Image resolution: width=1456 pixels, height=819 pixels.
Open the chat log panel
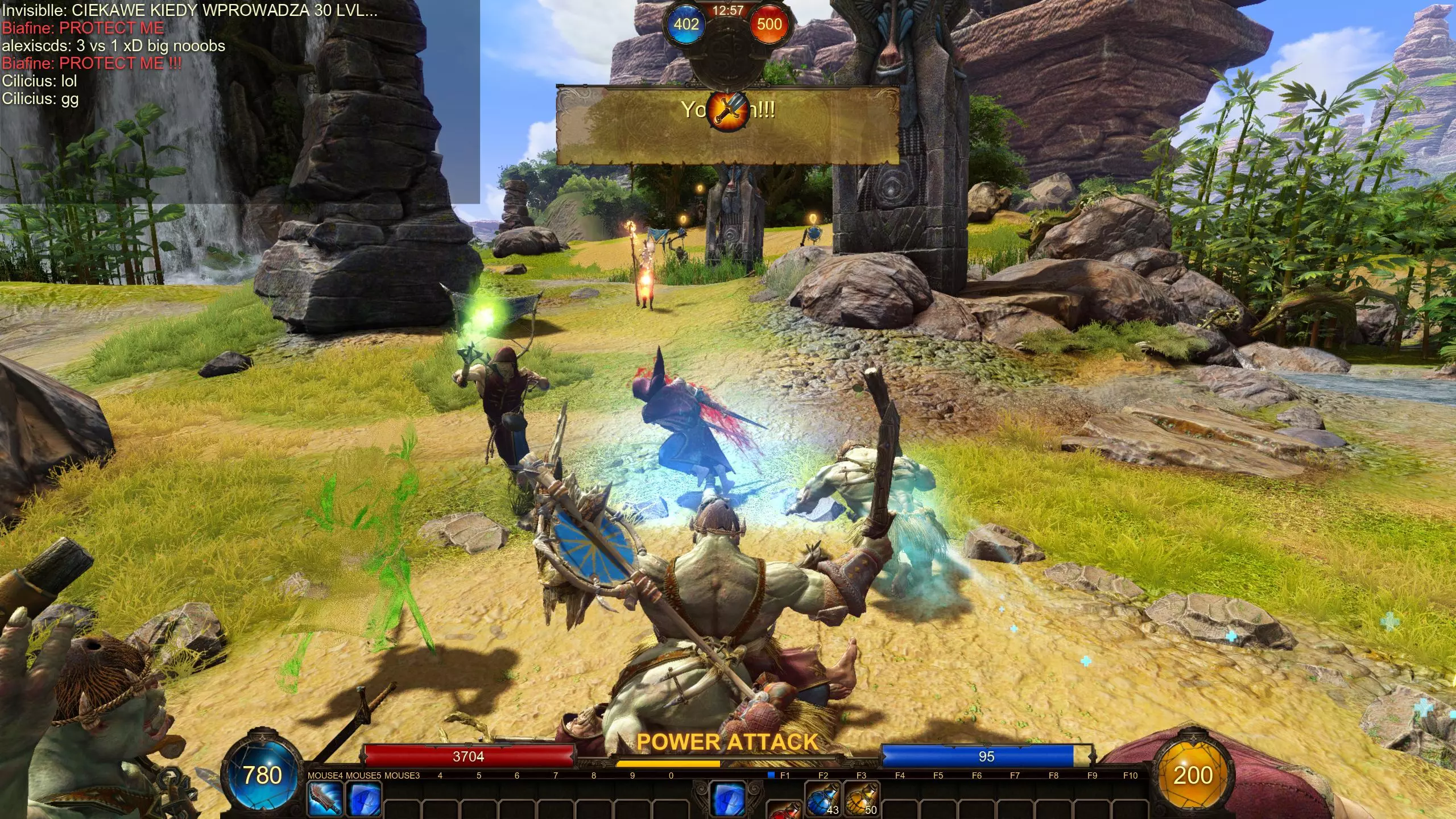pyautogui.click(x=239, y=102)
